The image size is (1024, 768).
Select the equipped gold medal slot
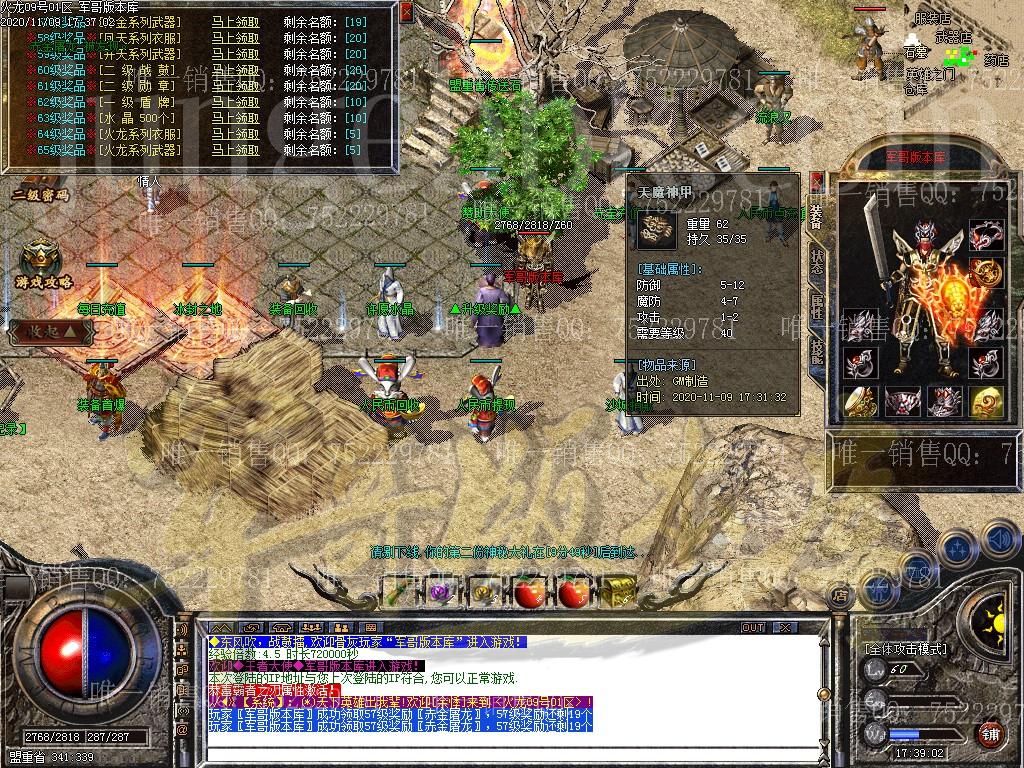point(987,272)
